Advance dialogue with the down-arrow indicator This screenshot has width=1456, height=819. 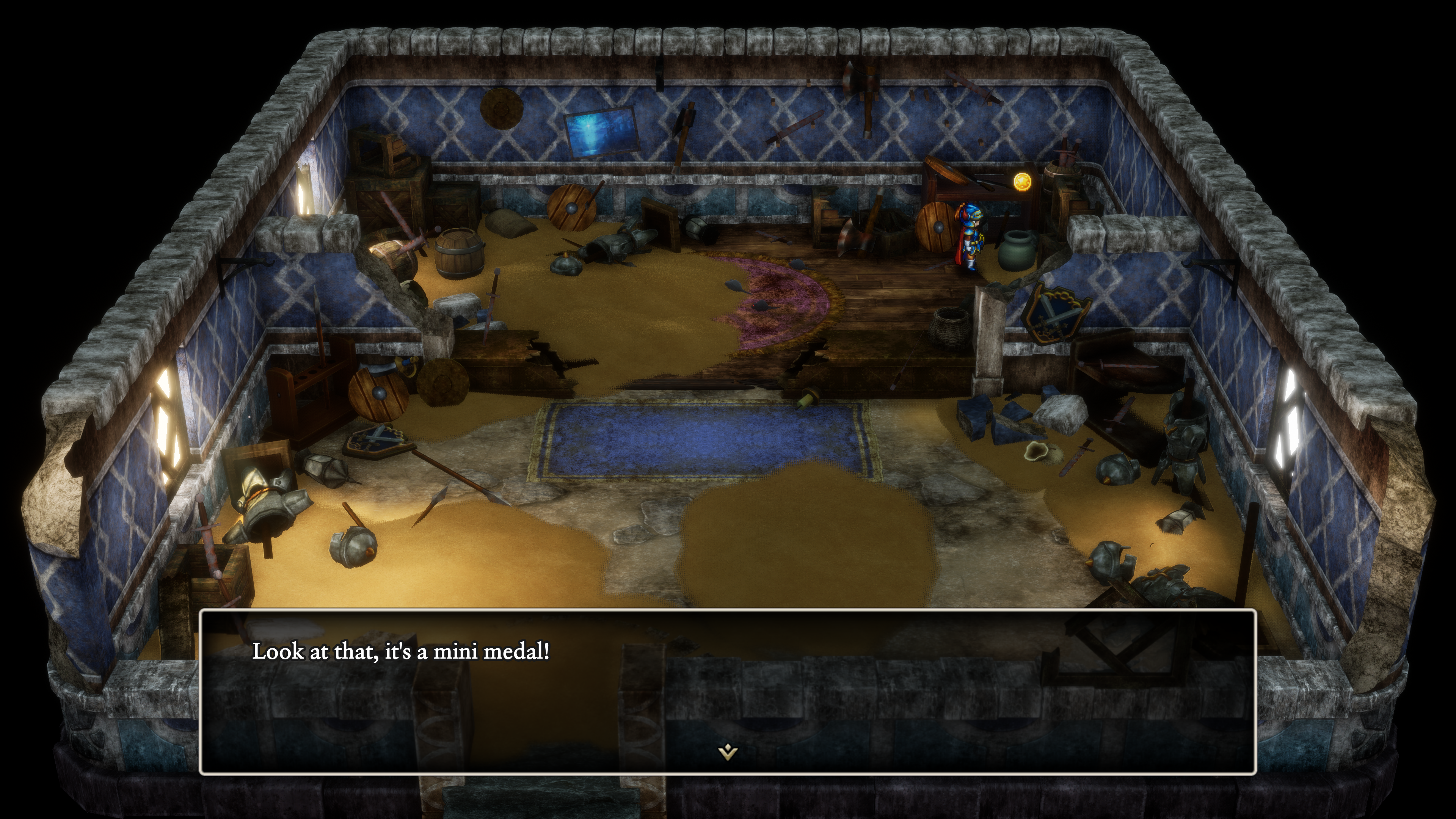728,752
